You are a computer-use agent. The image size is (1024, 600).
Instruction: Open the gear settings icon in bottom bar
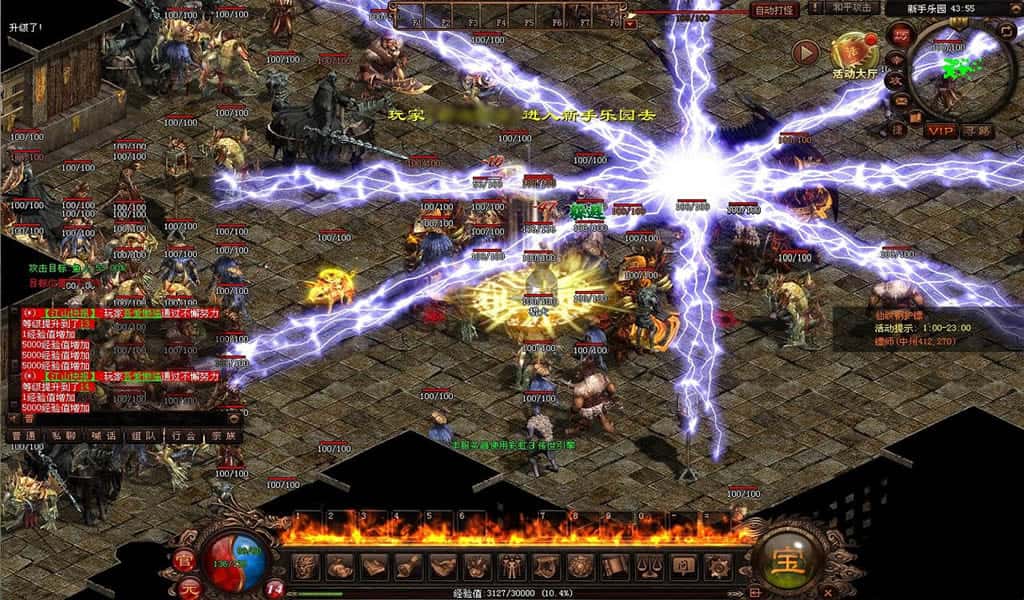click(x=718, y=565)
